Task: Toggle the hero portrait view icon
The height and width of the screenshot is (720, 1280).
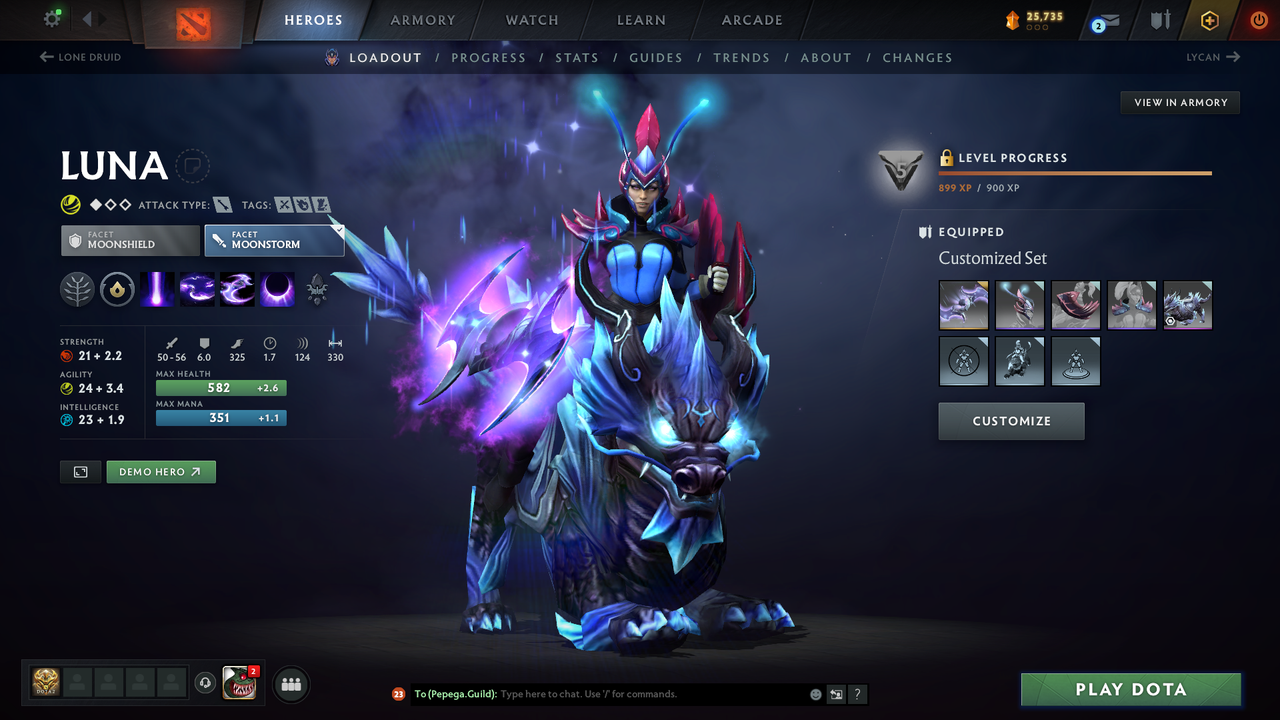Action: click(80, 471)
